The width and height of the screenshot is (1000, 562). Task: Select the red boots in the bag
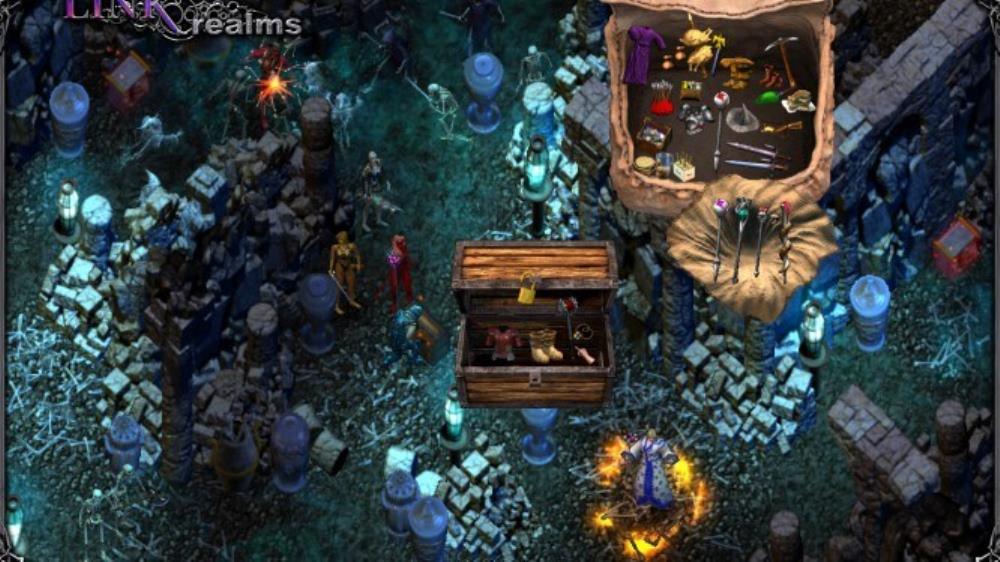(x=770, y=75)
